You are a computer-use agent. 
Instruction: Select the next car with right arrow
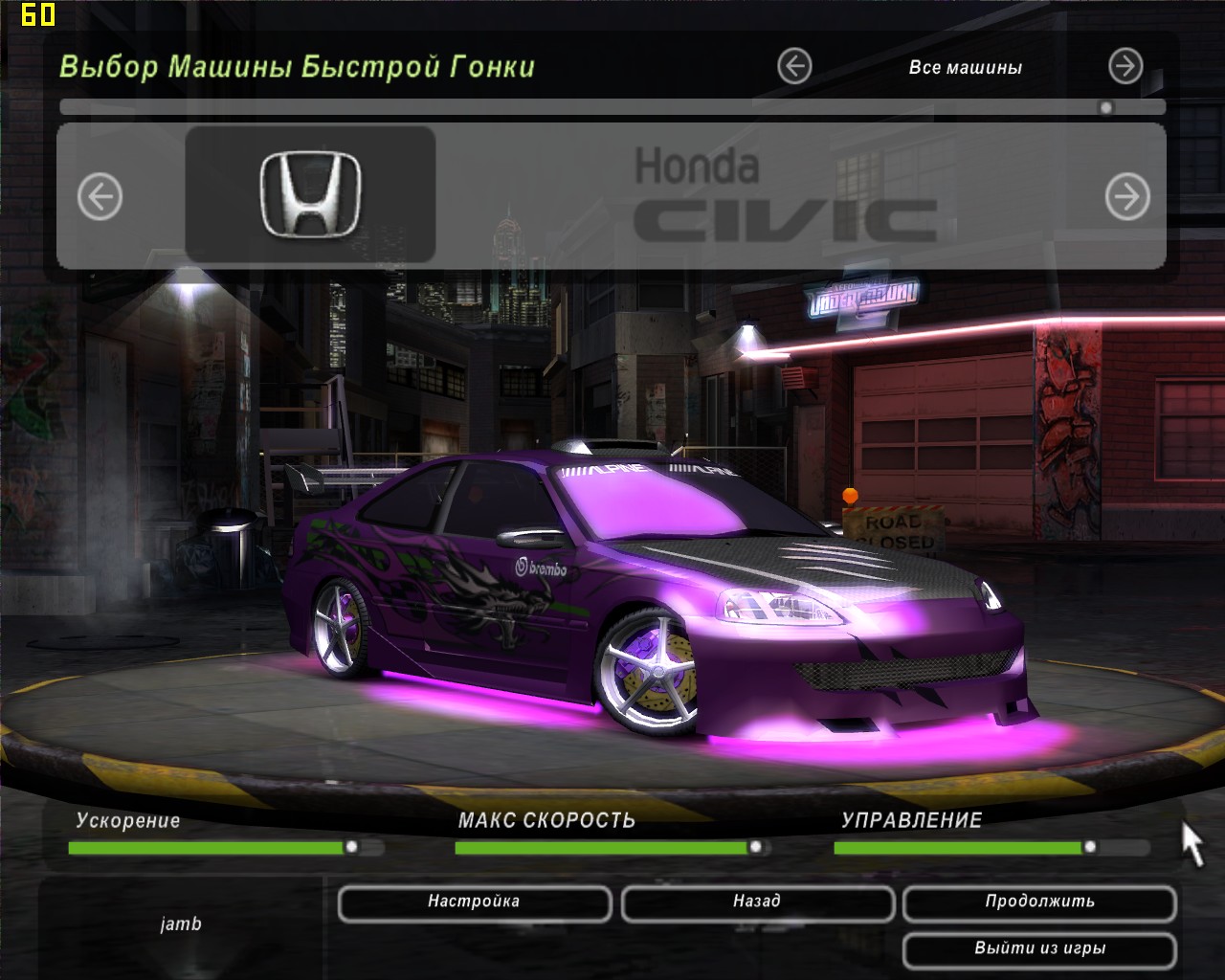1127,198
